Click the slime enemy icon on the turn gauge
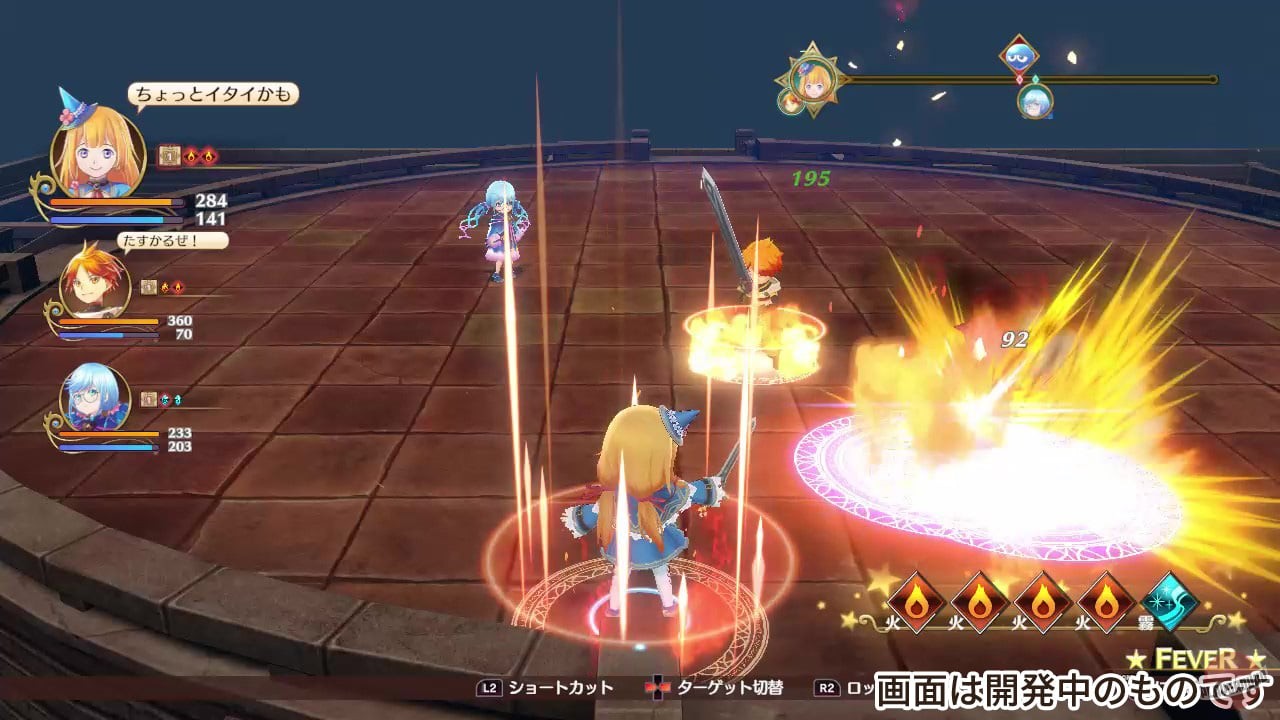 [x=1018, y=55]
